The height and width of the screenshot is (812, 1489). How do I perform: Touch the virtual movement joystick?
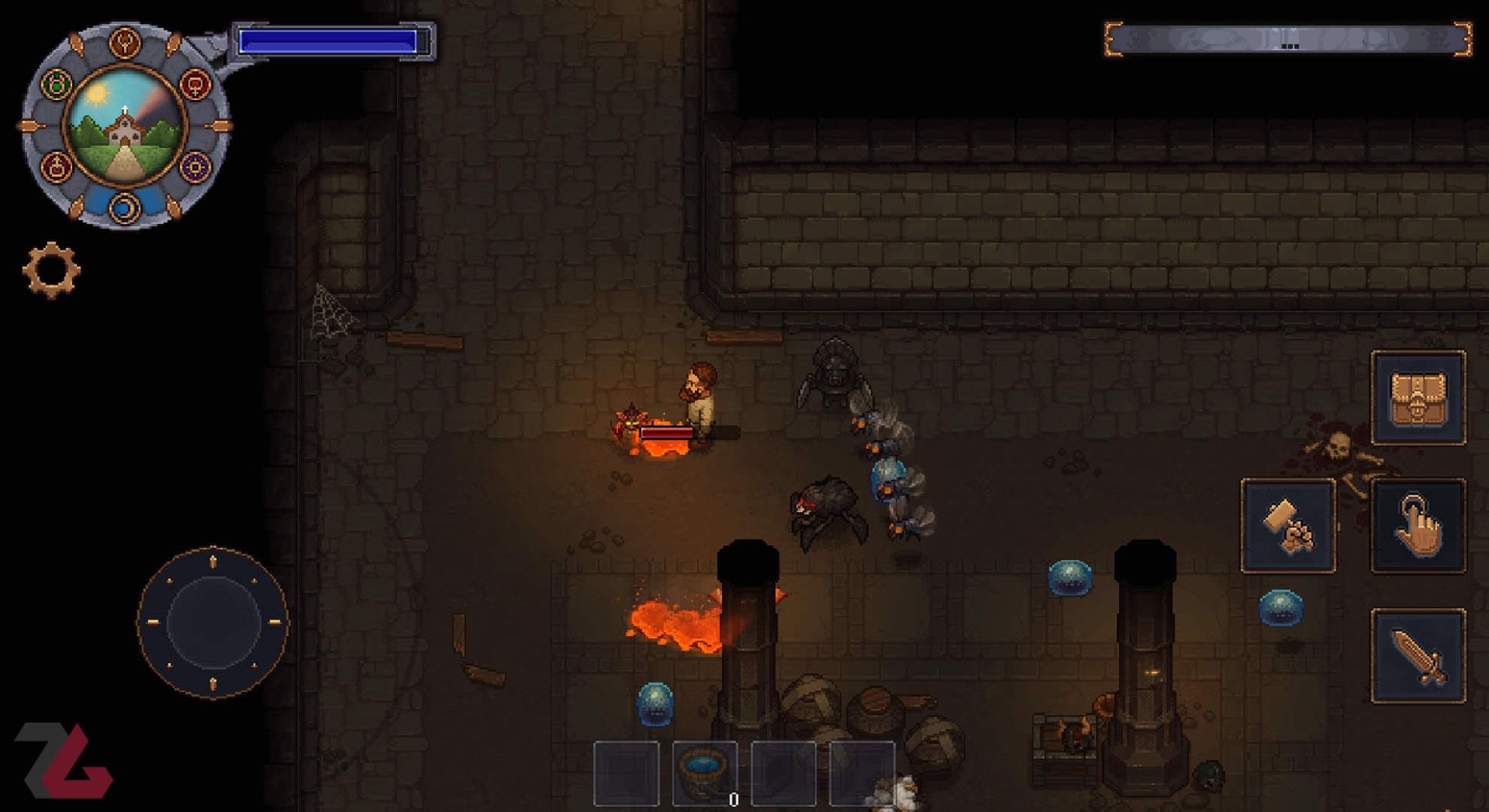point(213,622)
